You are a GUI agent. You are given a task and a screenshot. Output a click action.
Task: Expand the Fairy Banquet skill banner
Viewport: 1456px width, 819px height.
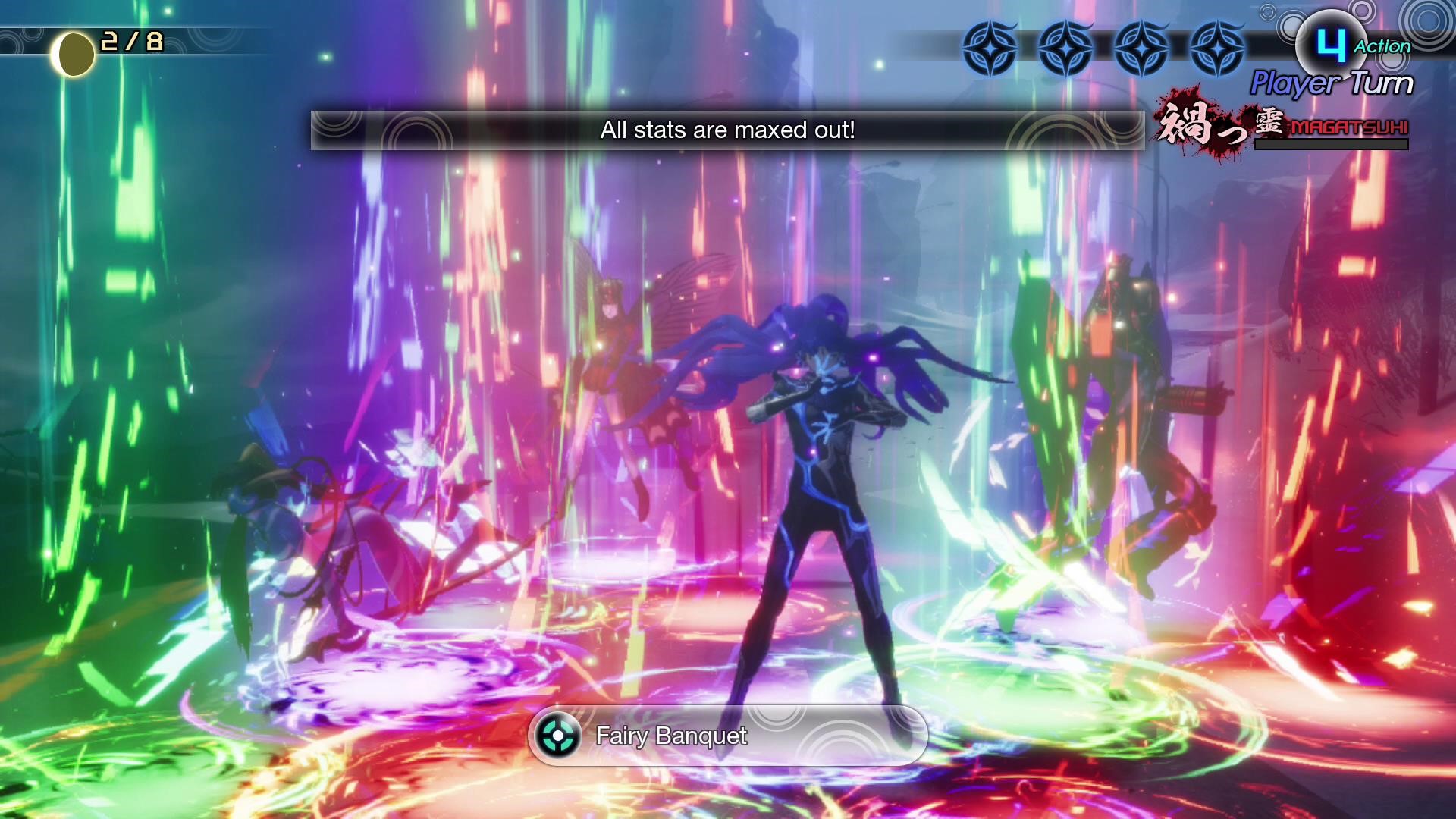(x=728, y=736)
